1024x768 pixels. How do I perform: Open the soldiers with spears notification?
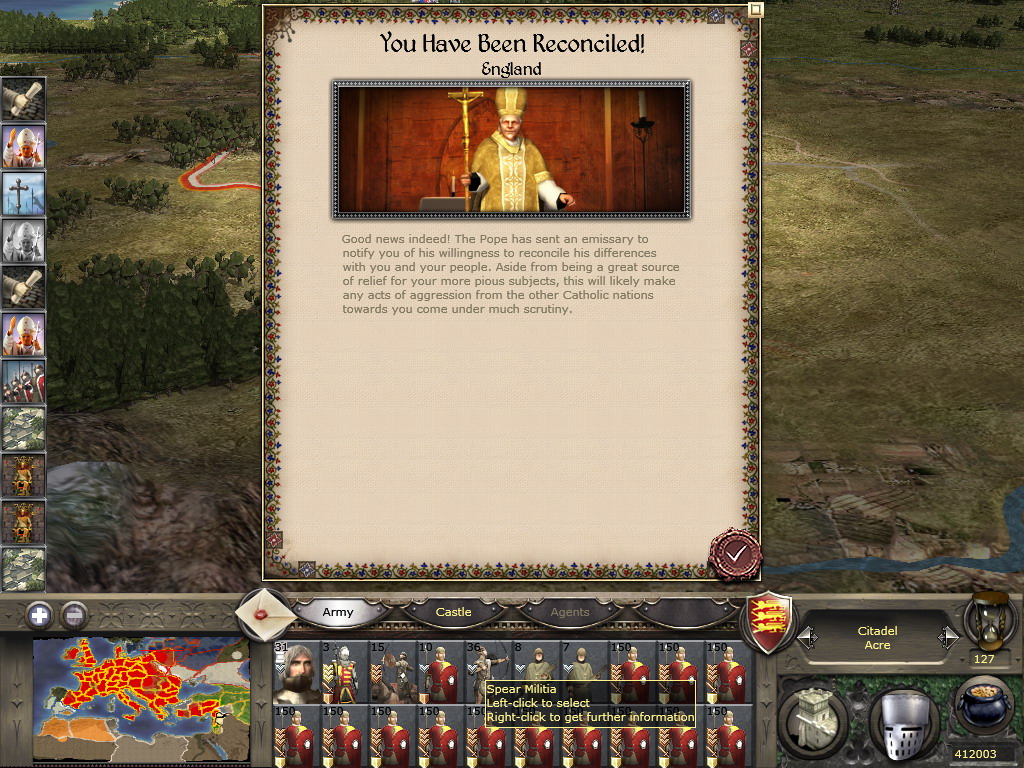tap(22, 381)
